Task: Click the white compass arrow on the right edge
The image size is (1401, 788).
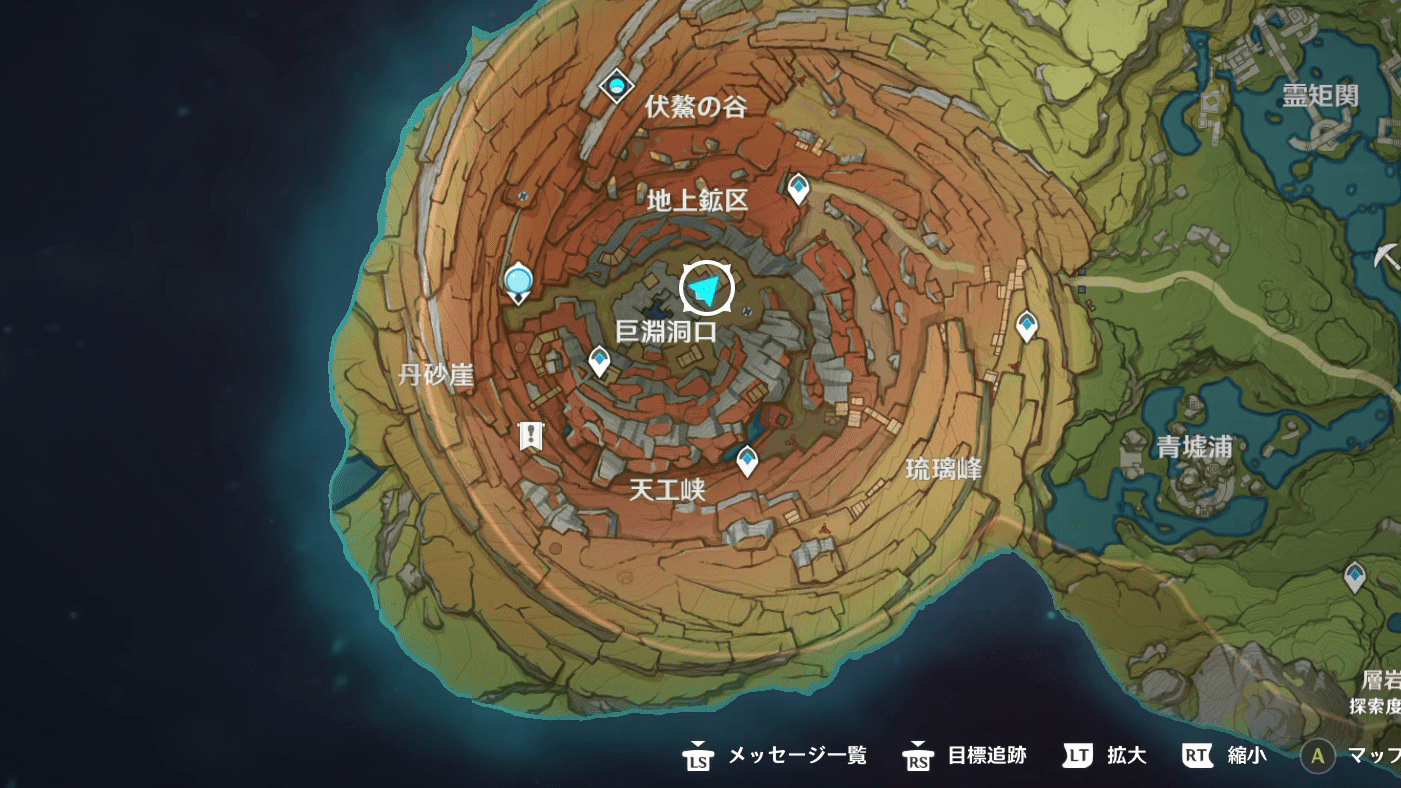Action: point(1390,257)
